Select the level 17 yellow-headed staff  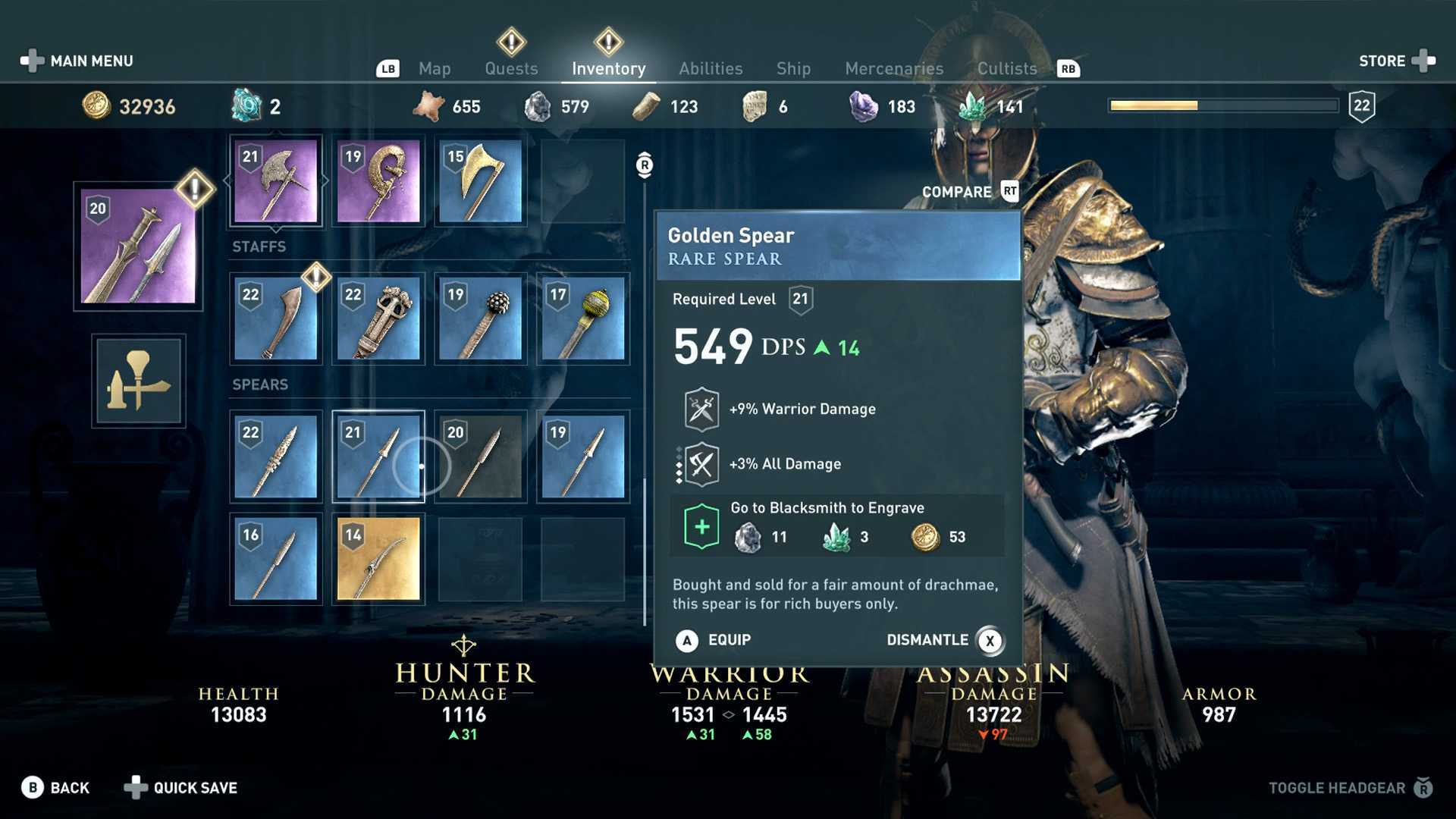583,318
